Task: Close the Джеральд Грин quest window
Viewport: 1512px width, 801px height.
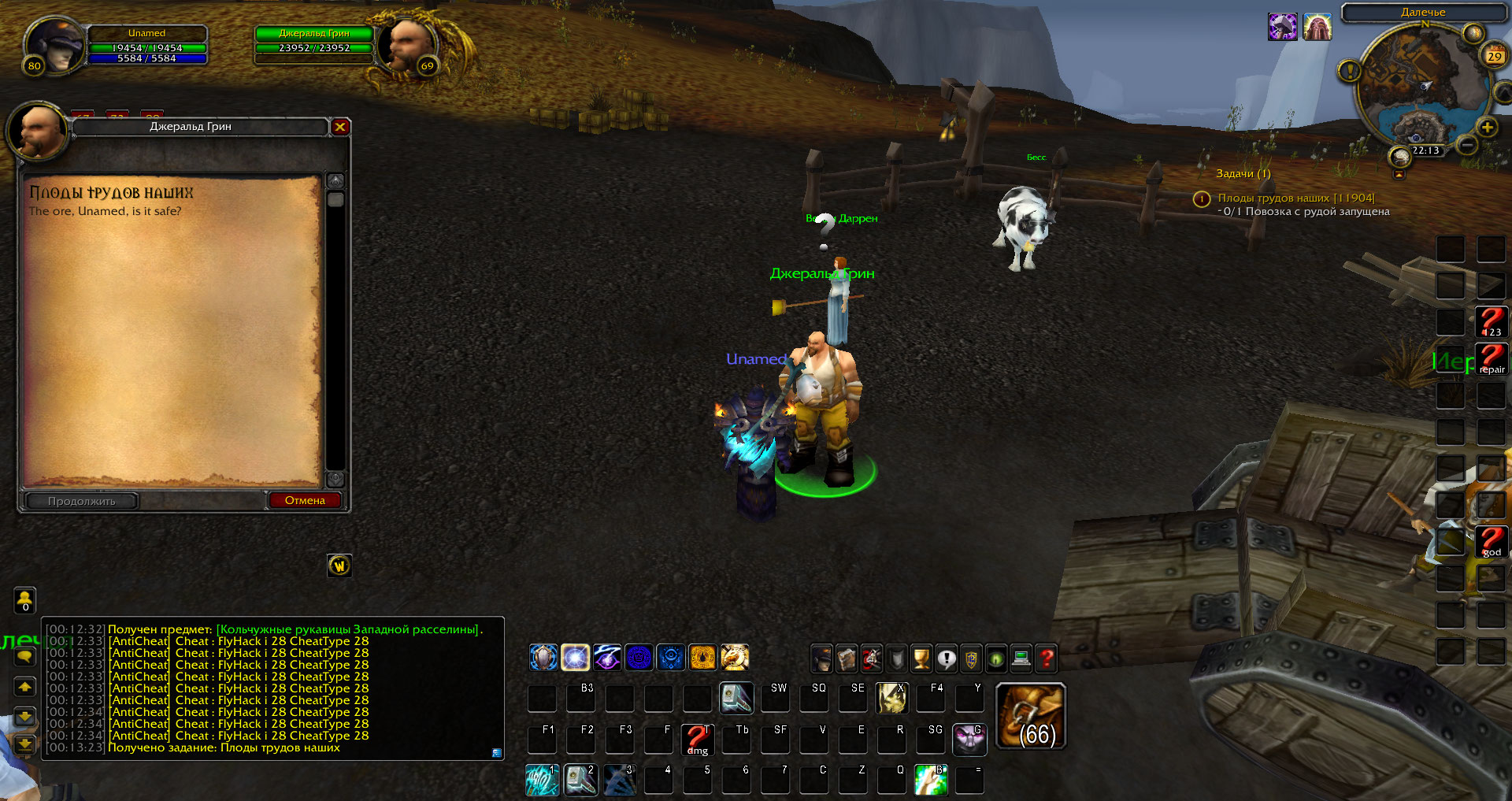Action: 340,127
